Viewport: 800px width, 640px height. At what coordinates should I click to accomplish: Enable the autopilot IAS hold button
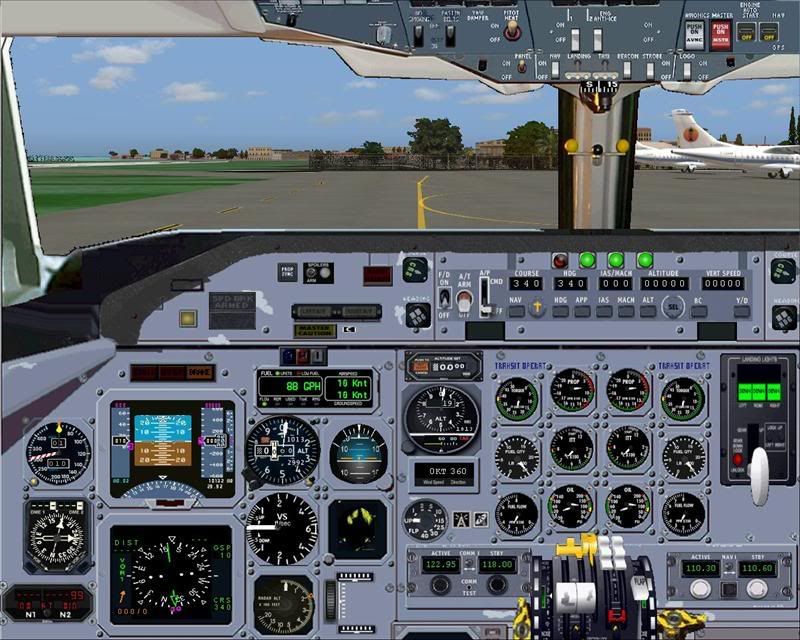point(605,311)
